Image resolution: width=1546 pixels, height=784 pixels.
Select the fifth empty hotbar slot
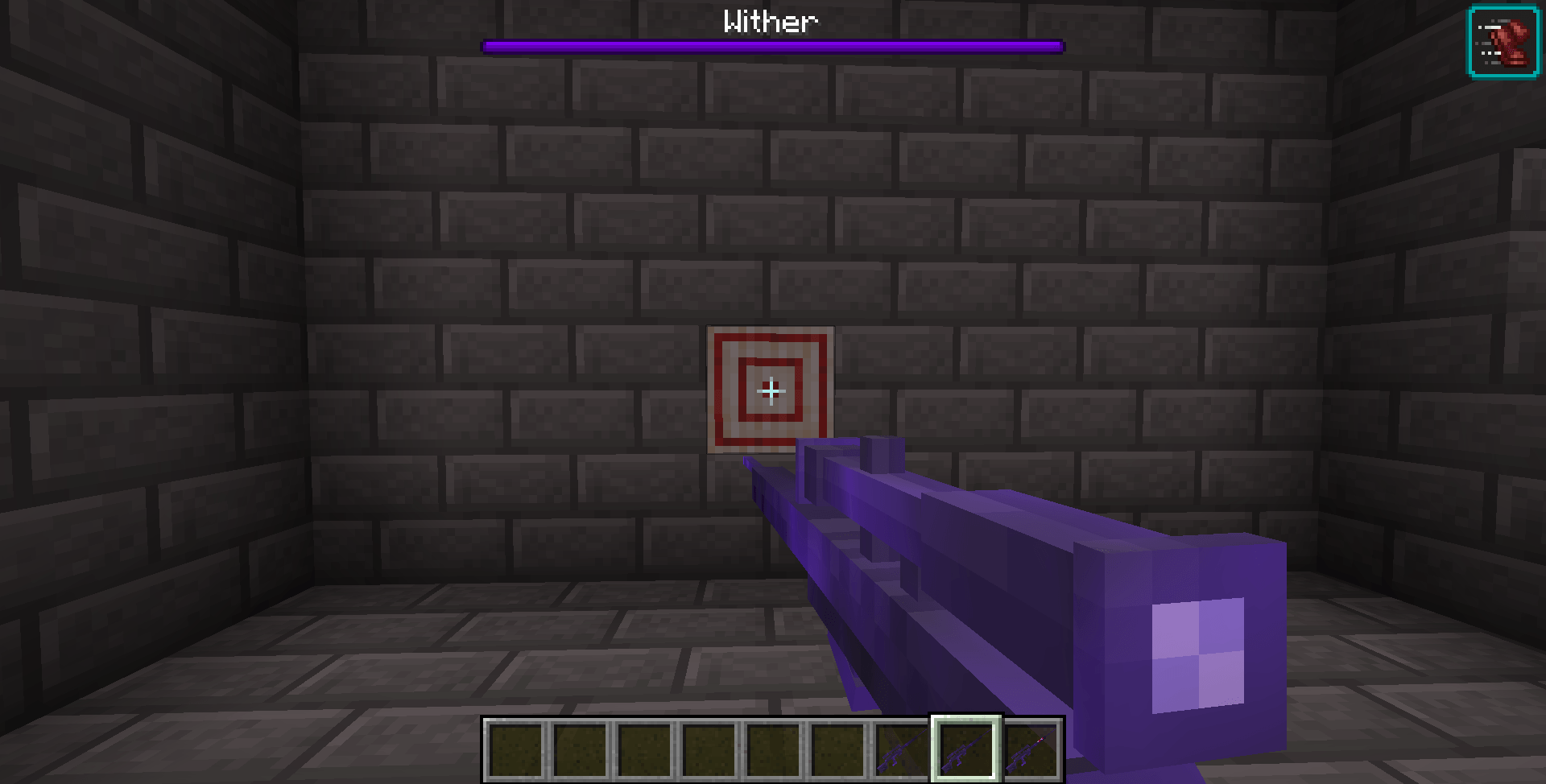coord(775,749)
